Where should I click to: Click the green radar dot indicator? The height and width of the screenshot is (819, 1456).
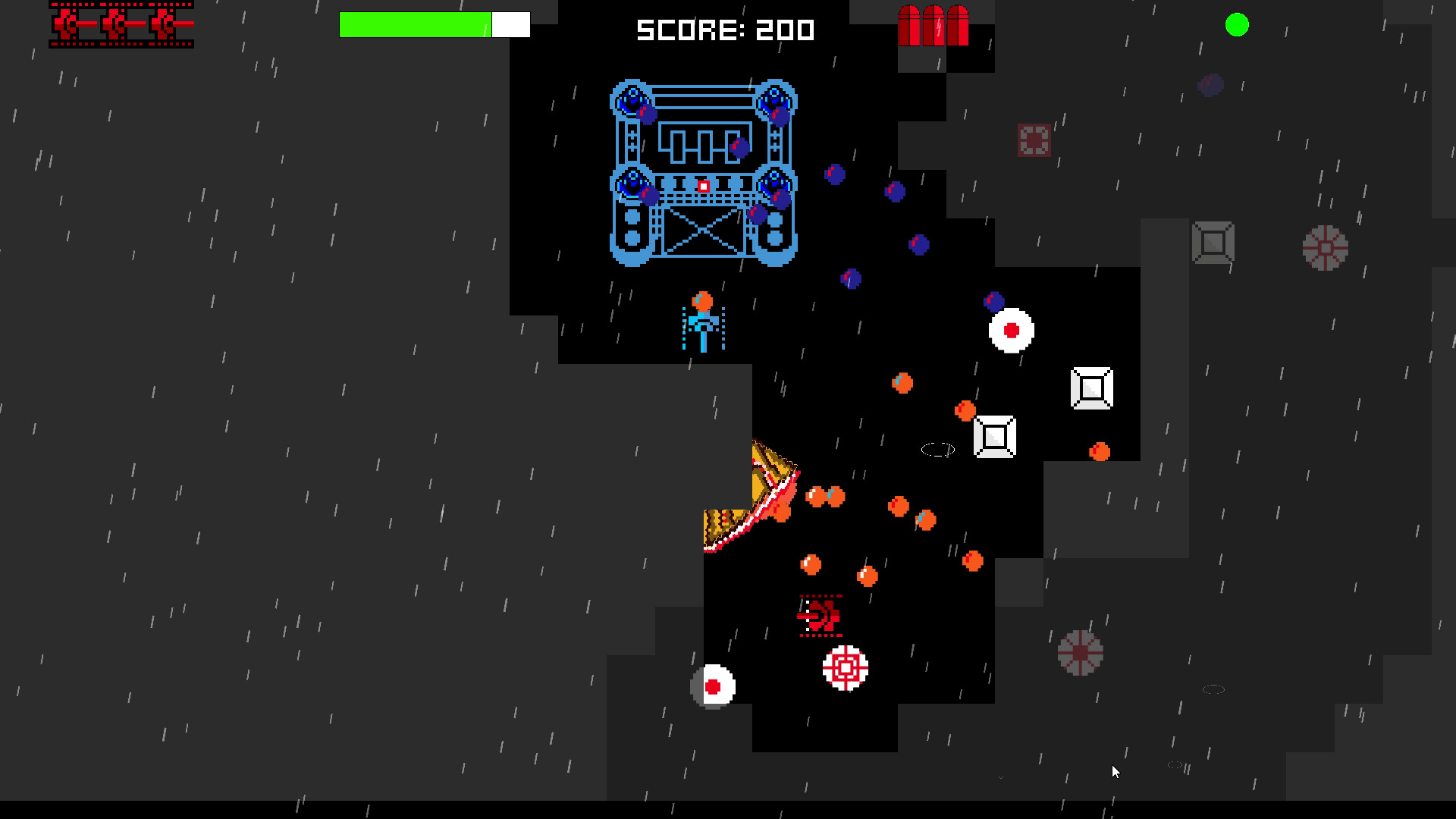[1238, 26]
